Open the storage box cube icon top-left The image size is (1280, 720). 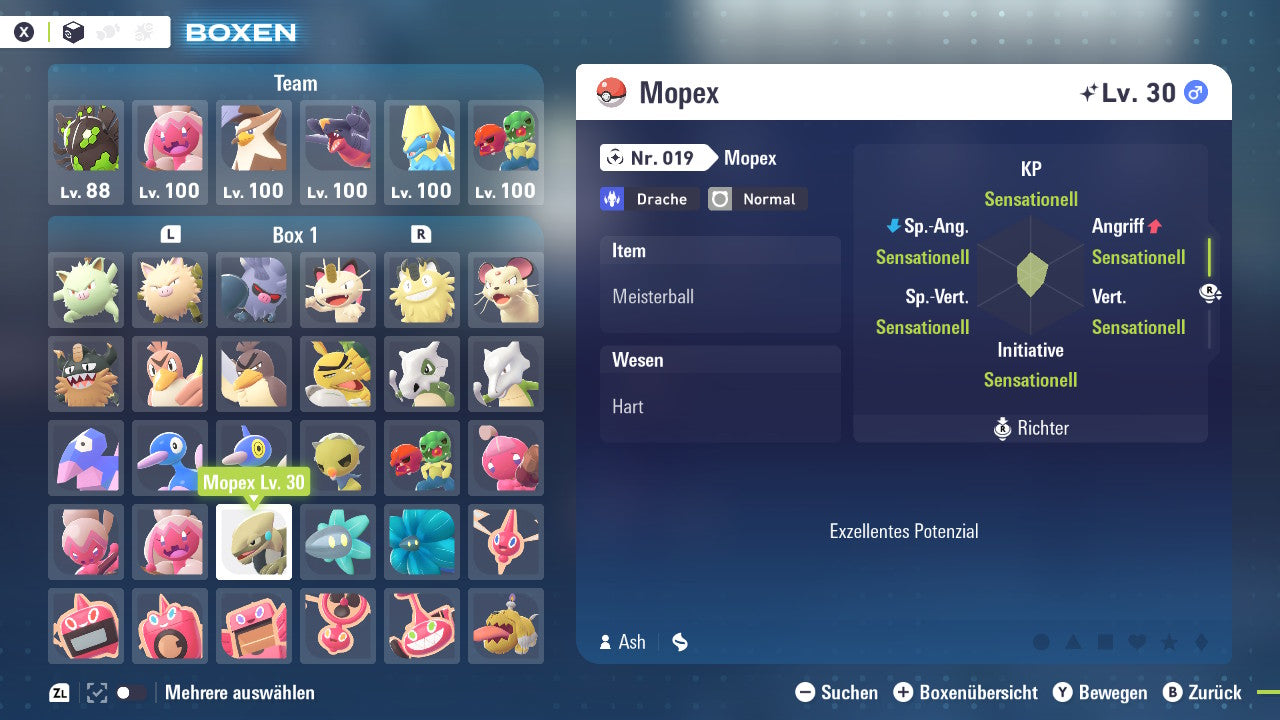point(72,31)
